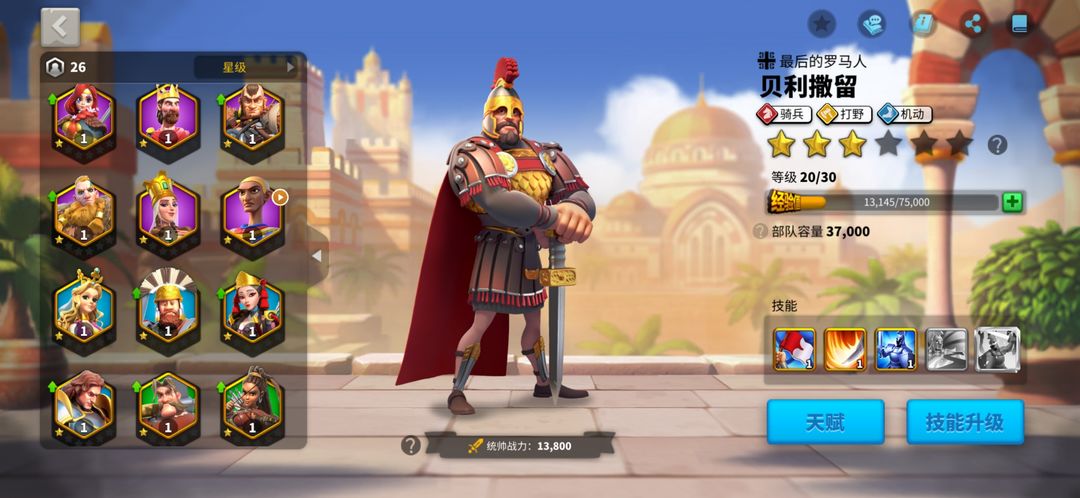View the red flag skill
This screenshot has height=498, width=1080.
[x=794, y=349]
